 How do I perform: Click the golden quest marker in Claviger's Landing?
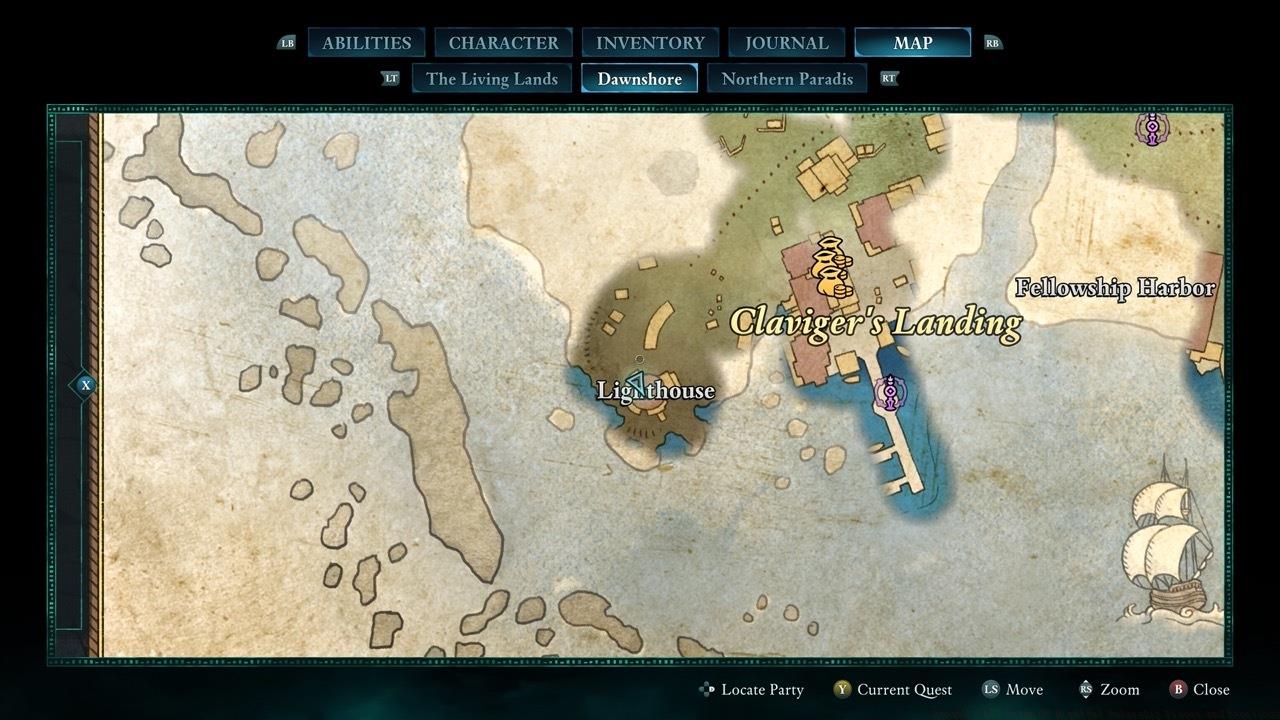831,268
